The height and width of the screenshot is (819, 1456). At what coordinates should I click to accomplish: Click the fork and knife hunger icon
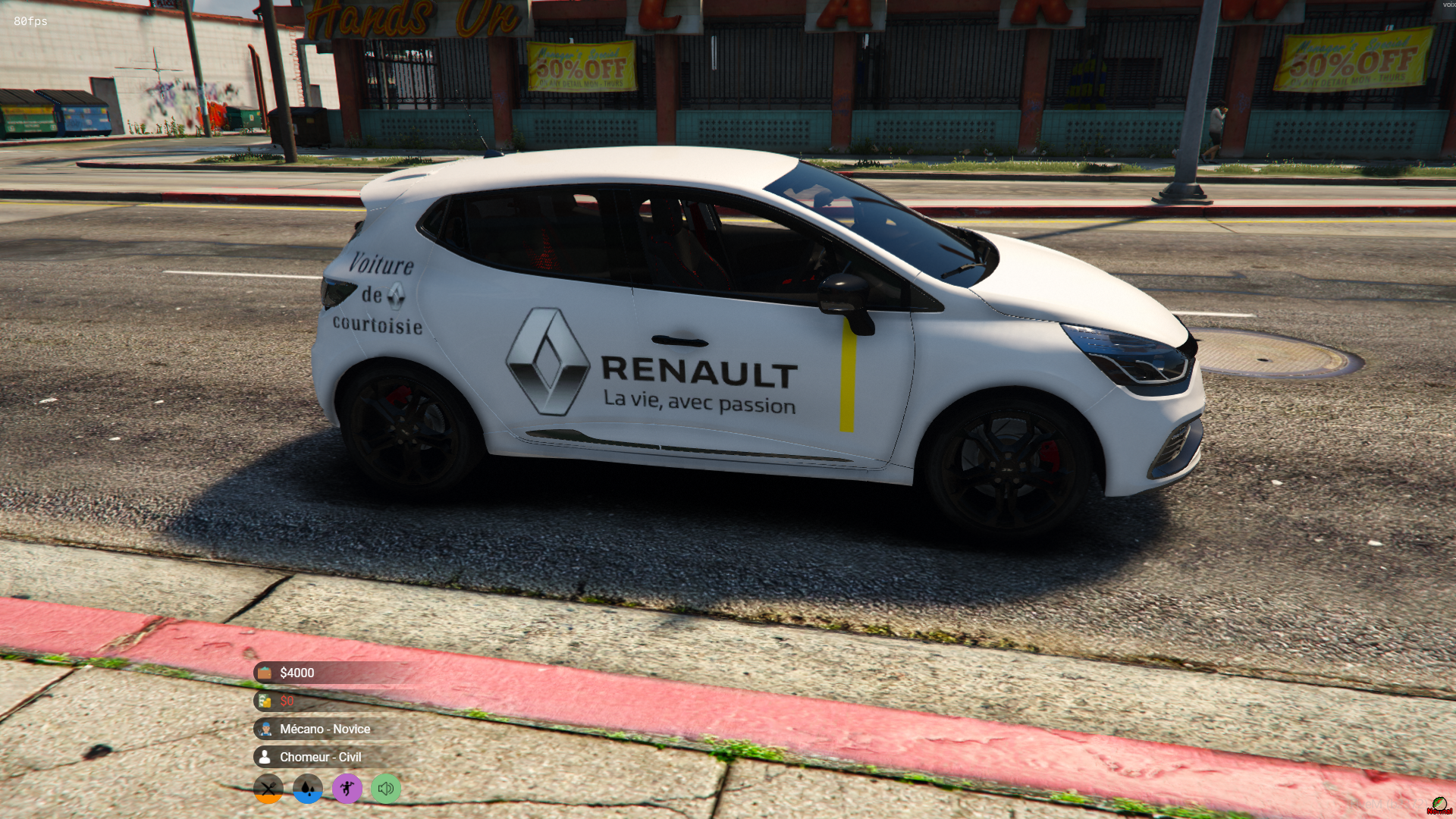(268, 789)
